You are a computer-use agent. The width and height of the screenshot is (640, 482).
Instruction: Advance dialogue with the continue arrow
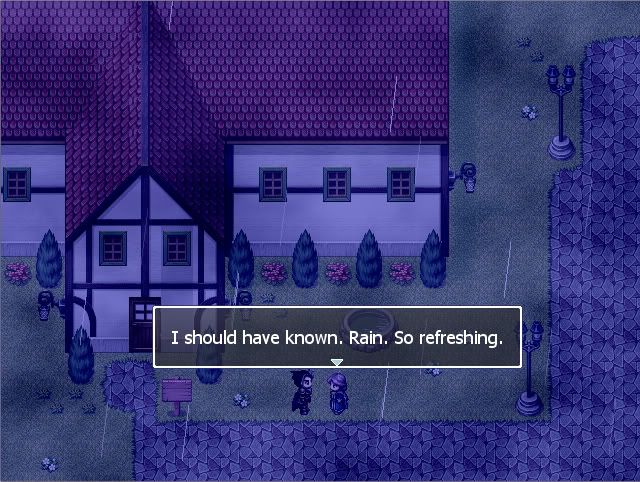tap(337, 361)
